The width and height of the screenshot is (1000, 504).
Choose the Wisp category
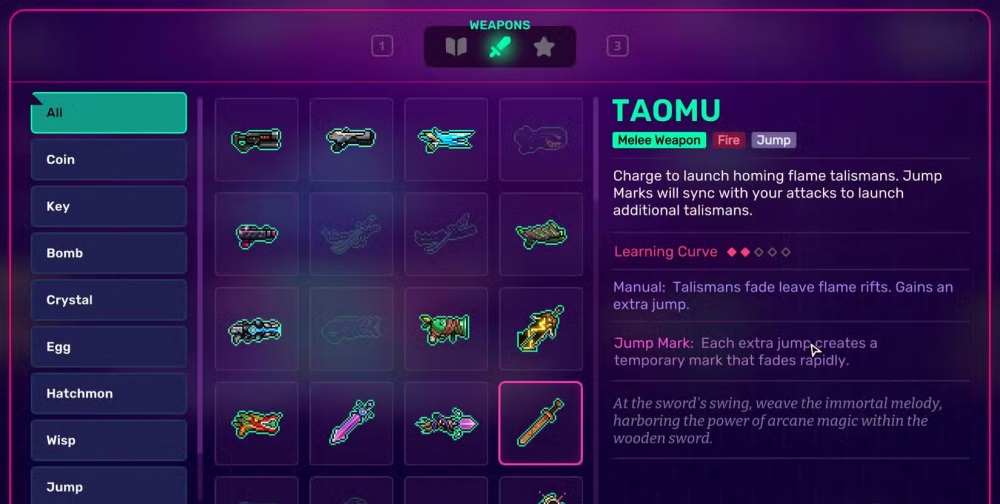coord(108,440)
